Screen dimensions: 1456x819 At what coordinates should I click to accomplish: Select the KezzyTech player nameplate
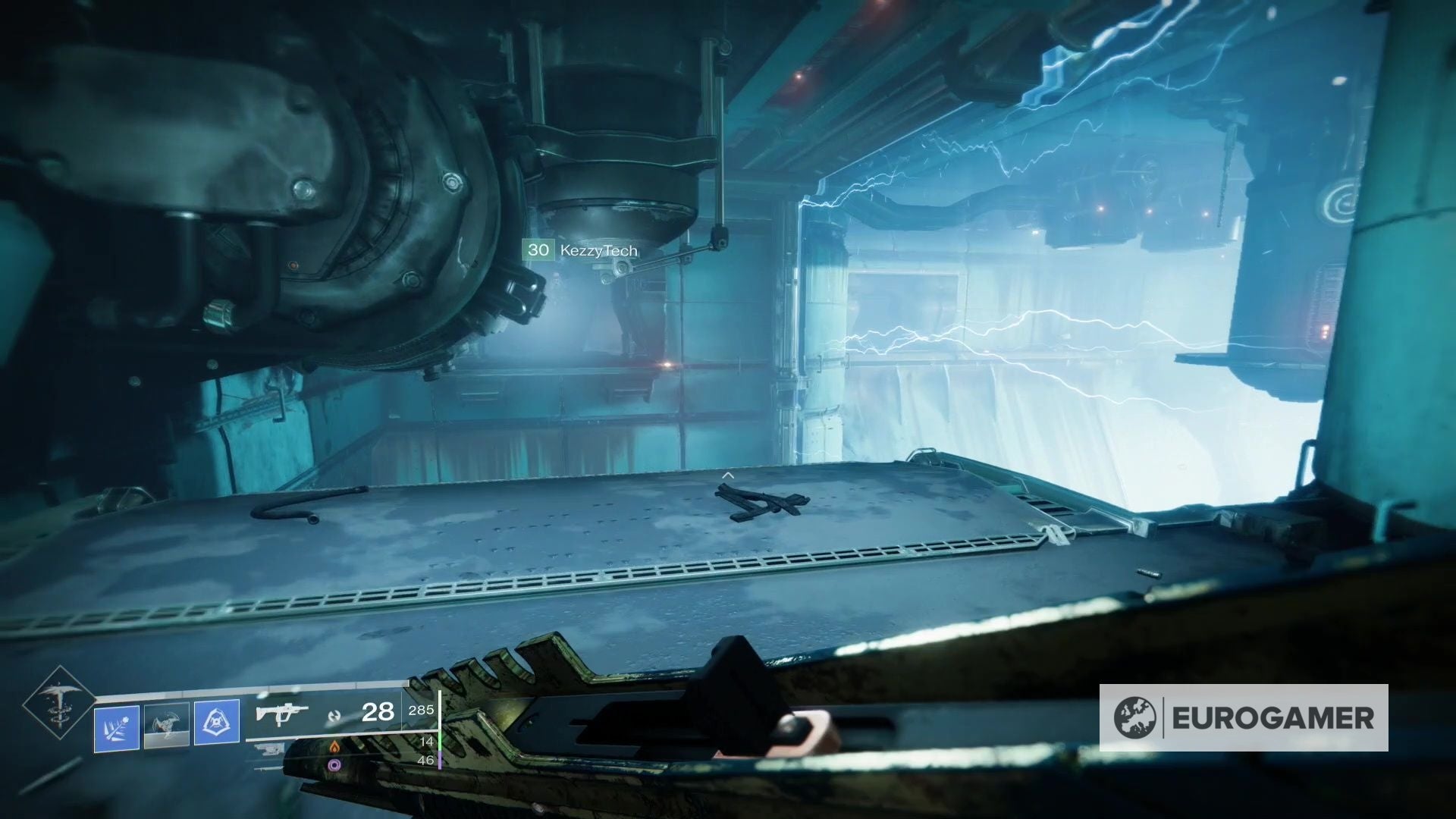click(598, 250)
